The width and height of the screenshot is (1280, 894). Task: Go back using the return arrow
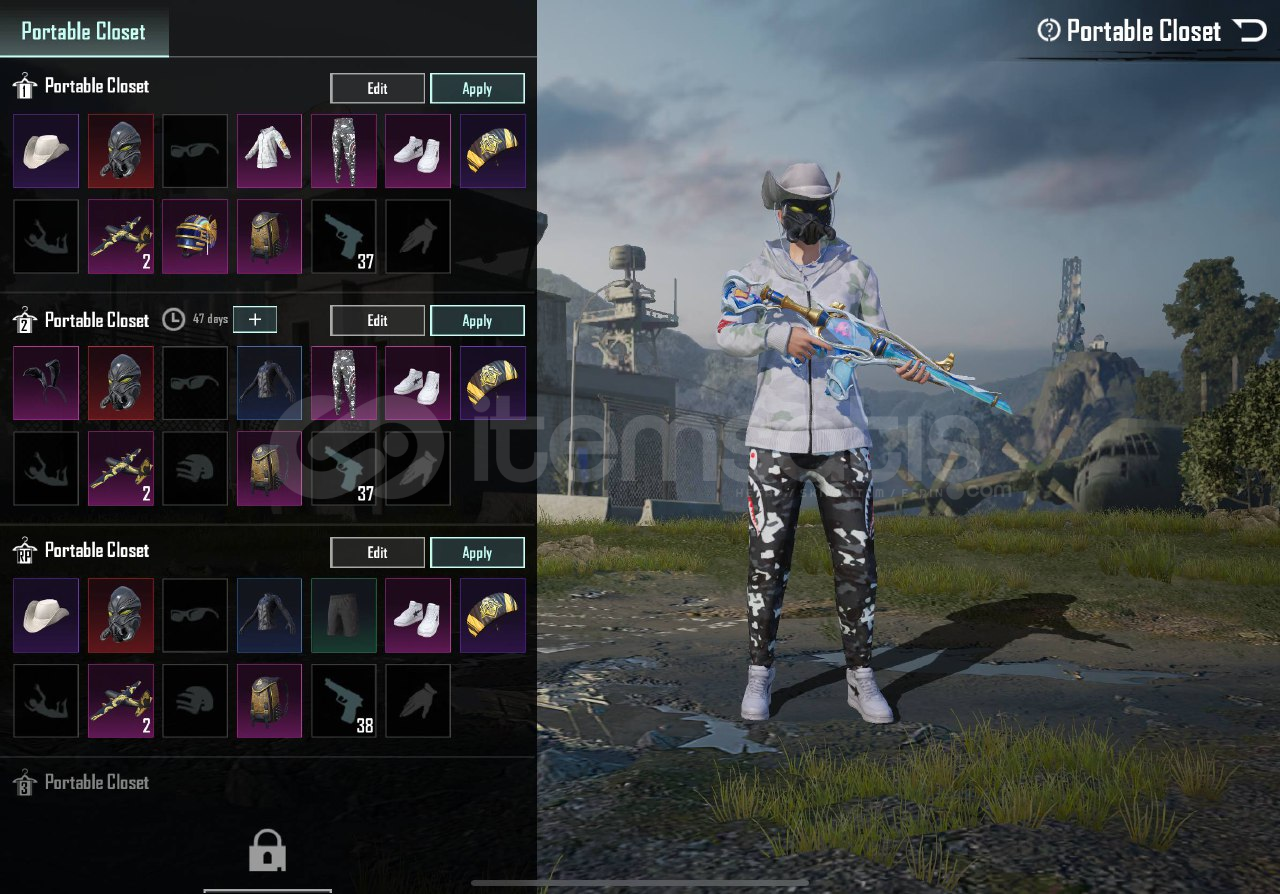coord(1250,31)
